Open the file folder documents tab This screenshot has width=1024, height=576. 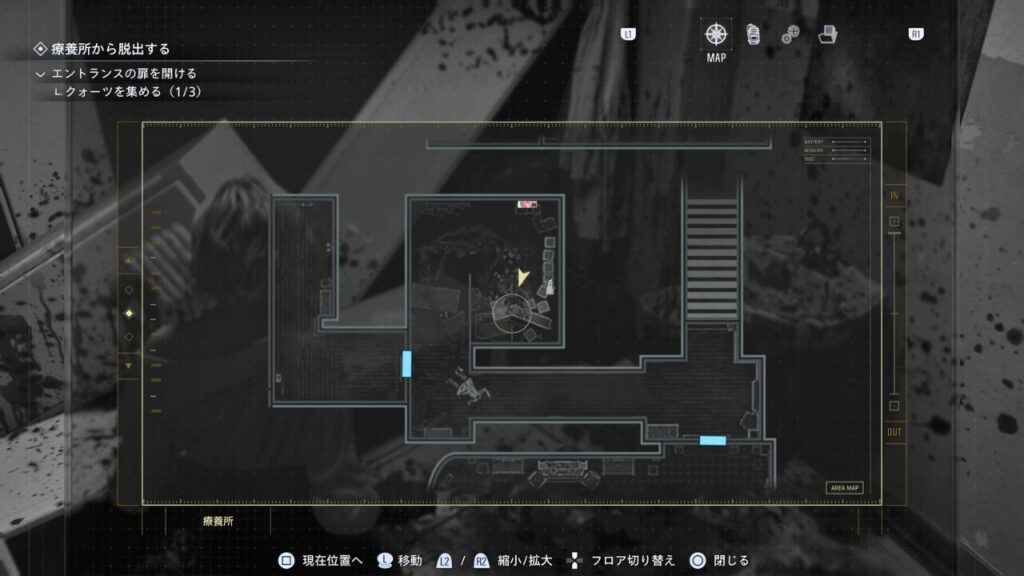click(828, 34)
